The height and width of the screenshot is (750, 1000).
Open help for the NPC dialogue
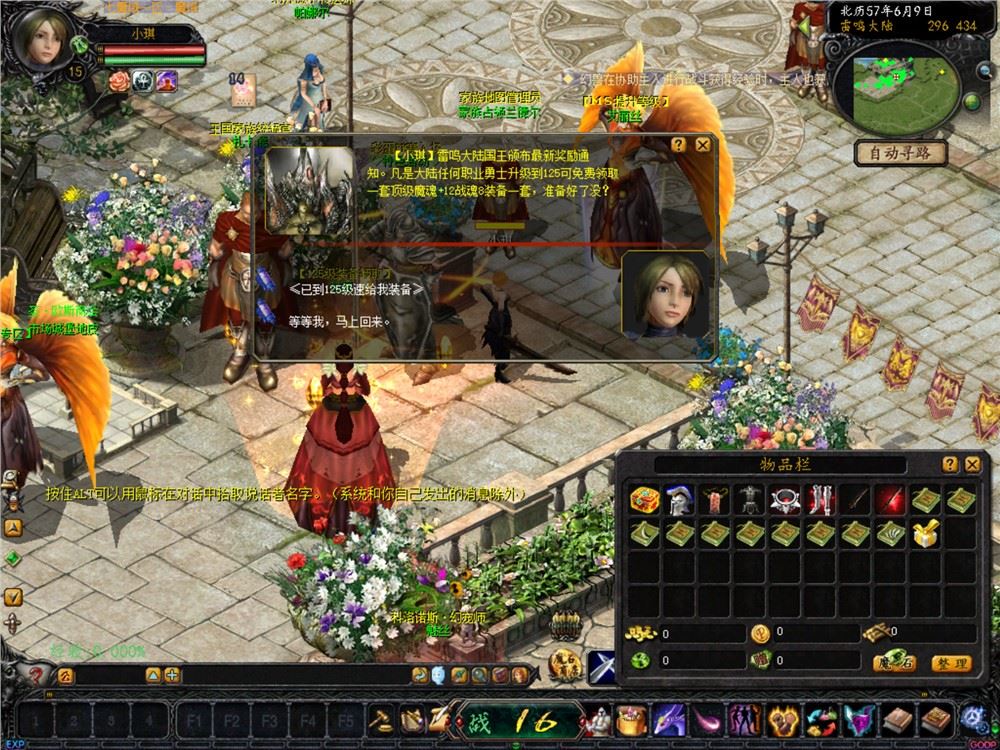pyautogui.click(x=679, y=144)
